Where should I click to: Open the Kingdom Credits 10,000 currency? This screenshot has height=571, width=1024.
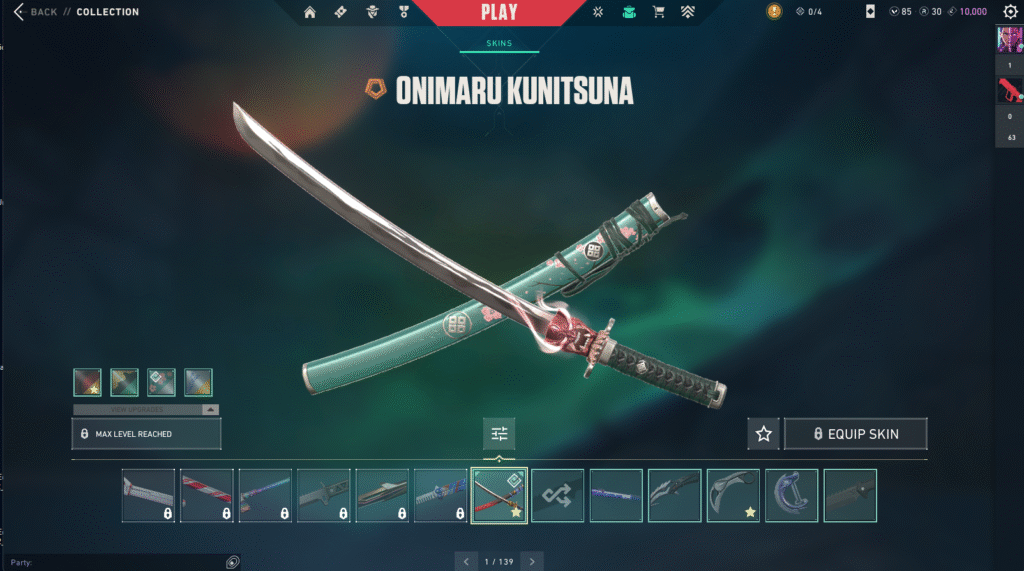coord(966,12)
